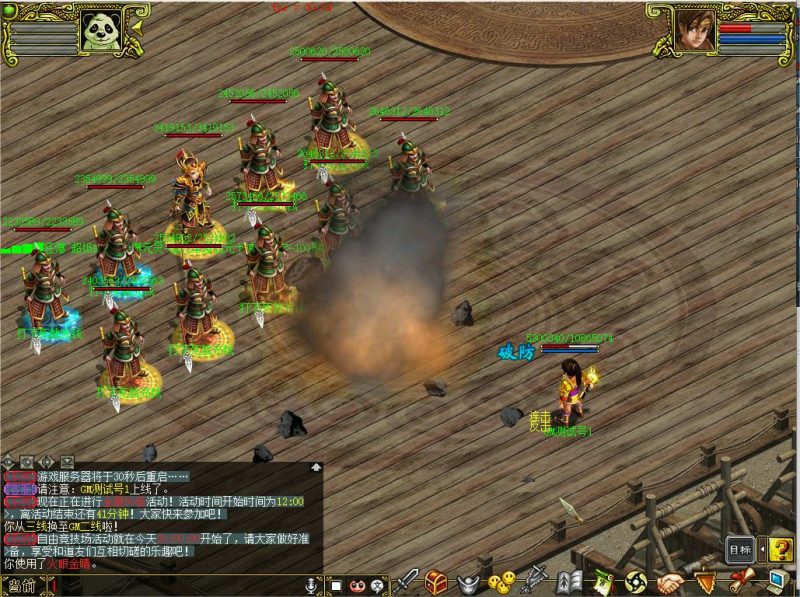Image resolution: width=800 pixels, height=597 pixels.
Task: Open the computer system settings icon
Action: 776,581
